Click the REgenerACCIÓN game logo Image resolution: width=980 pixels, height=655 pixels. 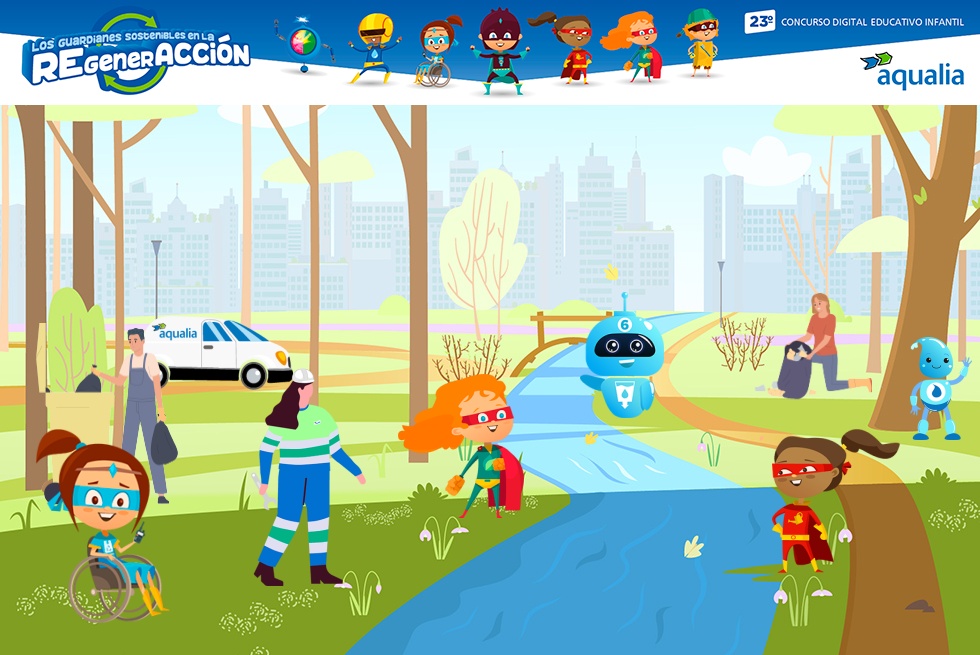tap(137, 54)
